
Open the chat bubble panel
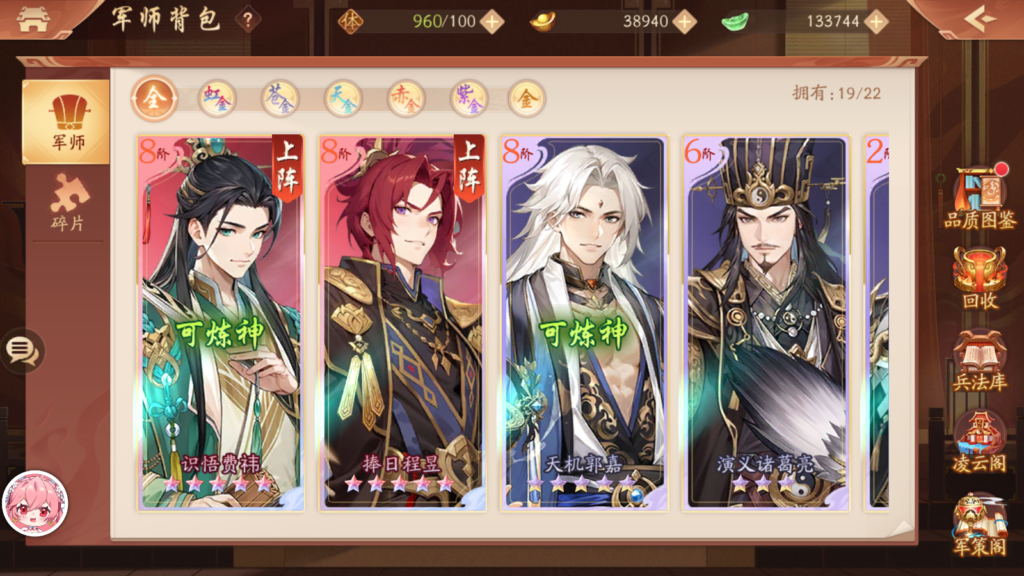click(21, 350)
